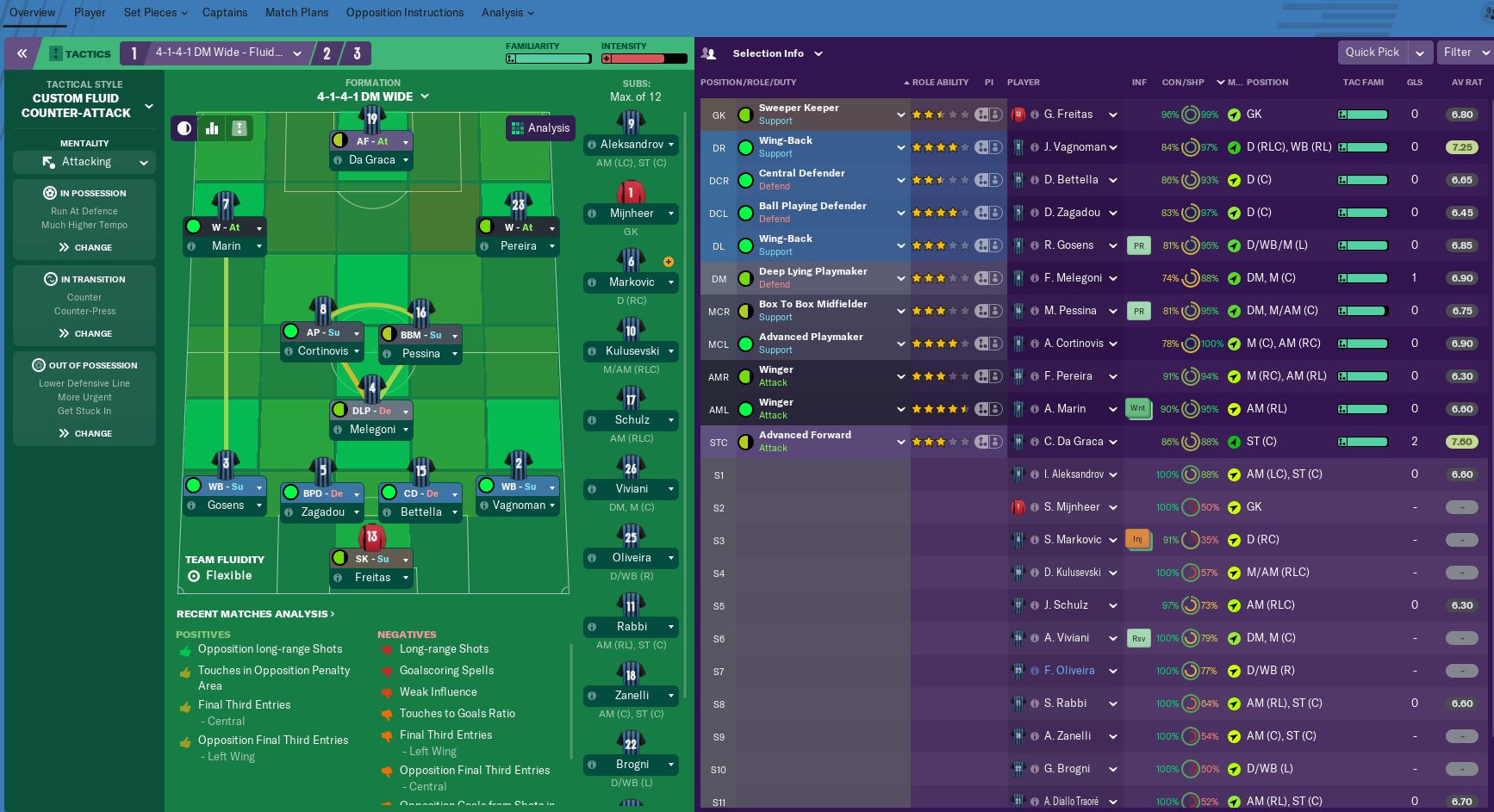This screenshot has width=1494, height=812.
Task: Click the bar chart icon above the pitch
Action: pyautogui.click(x=212, y=127)
